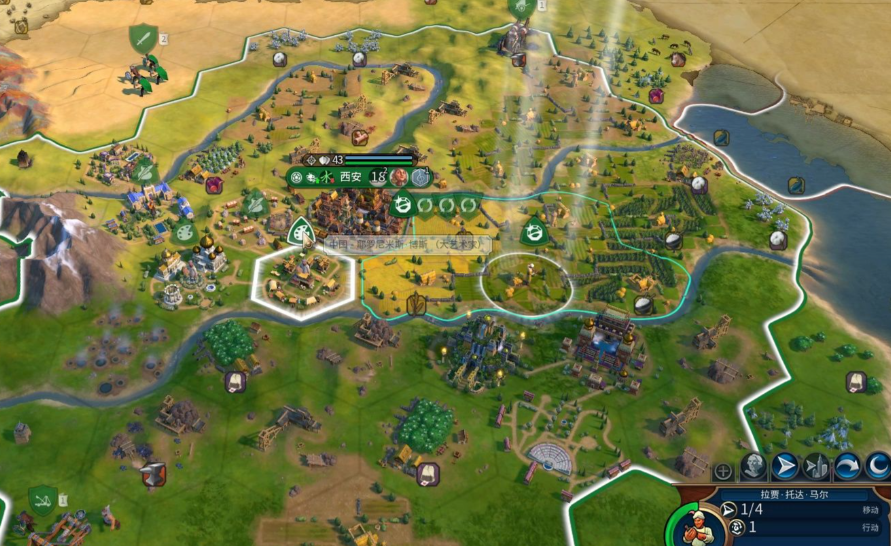
Task: Click the music note pentagon on Xi'an's banner
Action: click(x=421, y=177)
